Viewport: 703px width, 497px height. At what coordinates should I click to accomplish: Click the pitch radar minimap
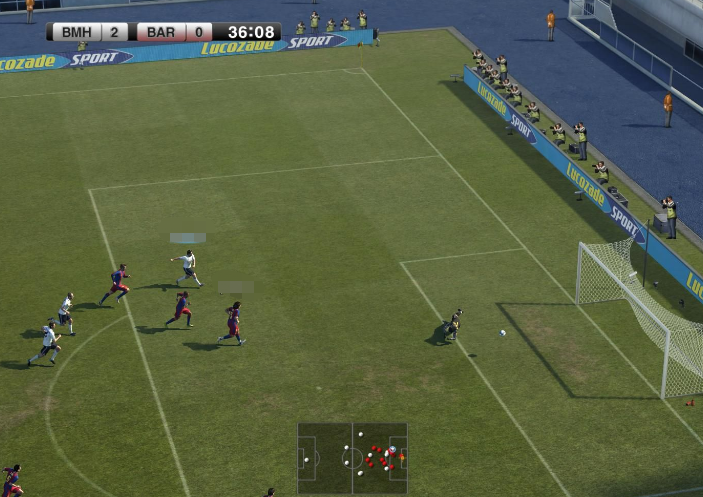tap(352, 458)
